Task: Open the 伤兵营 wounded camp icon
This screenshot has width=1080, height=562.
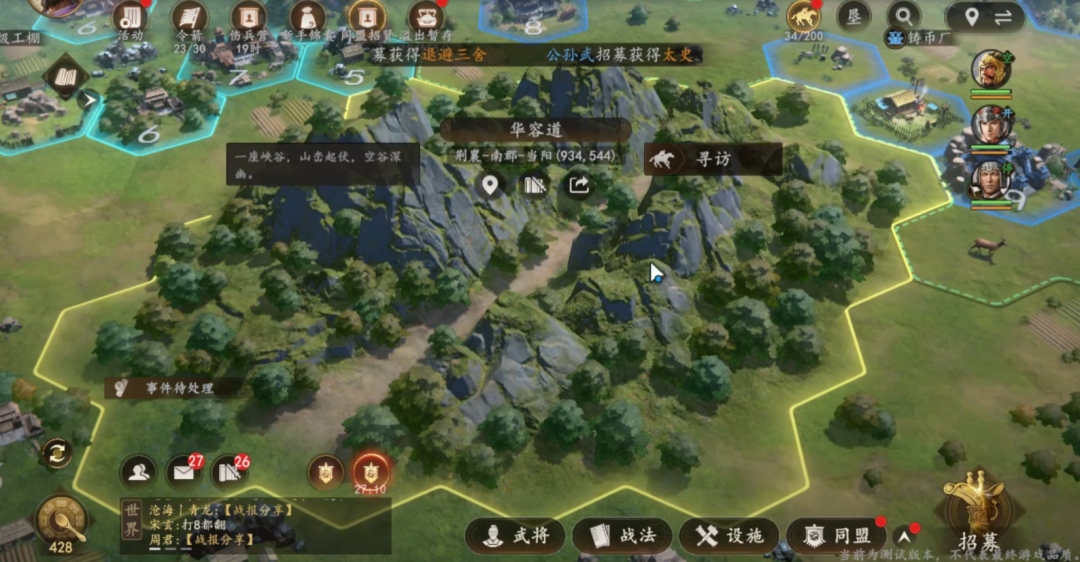Action: tap(249, 18)
